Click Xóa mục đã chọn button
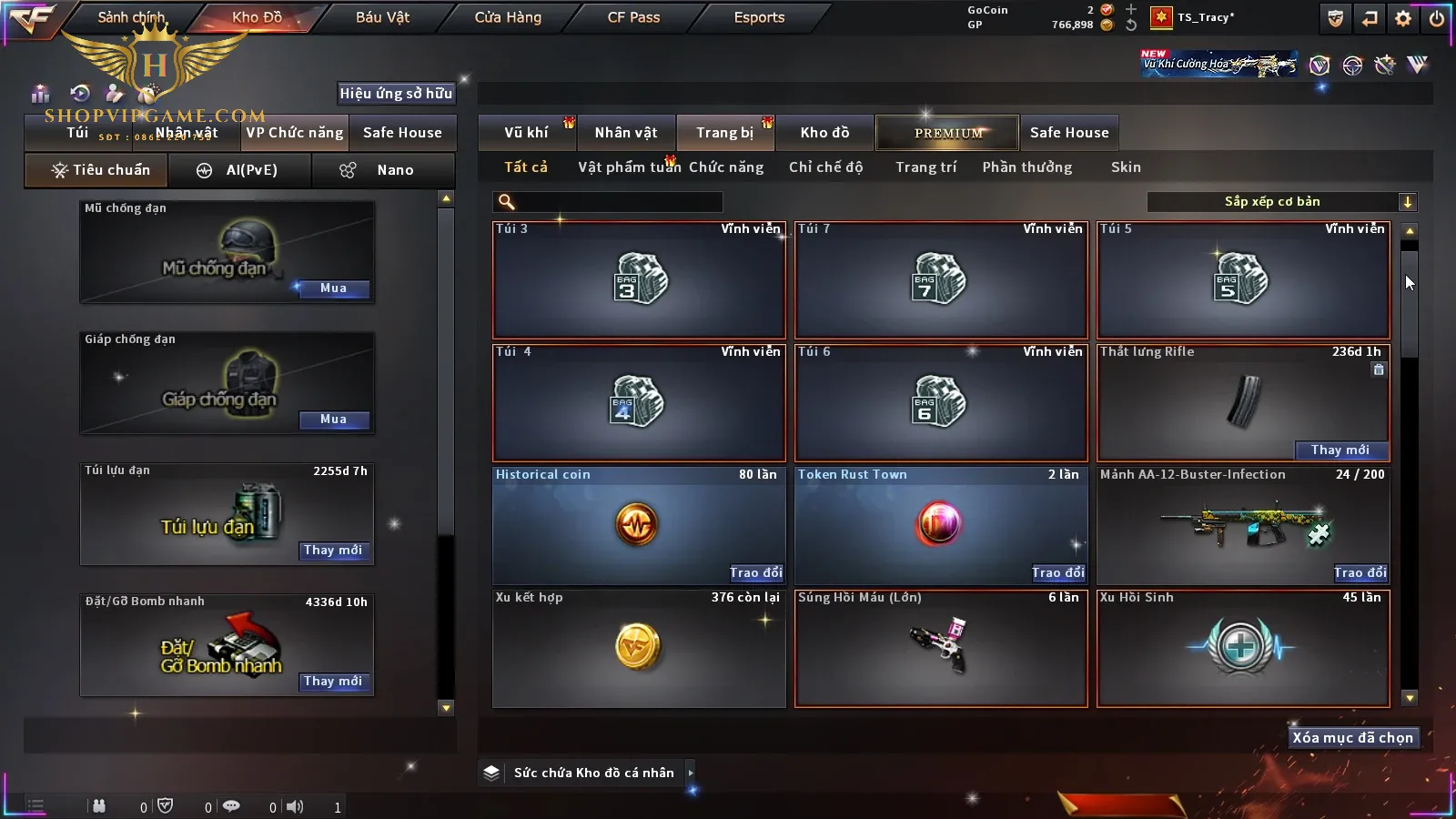 point(1352,738)
